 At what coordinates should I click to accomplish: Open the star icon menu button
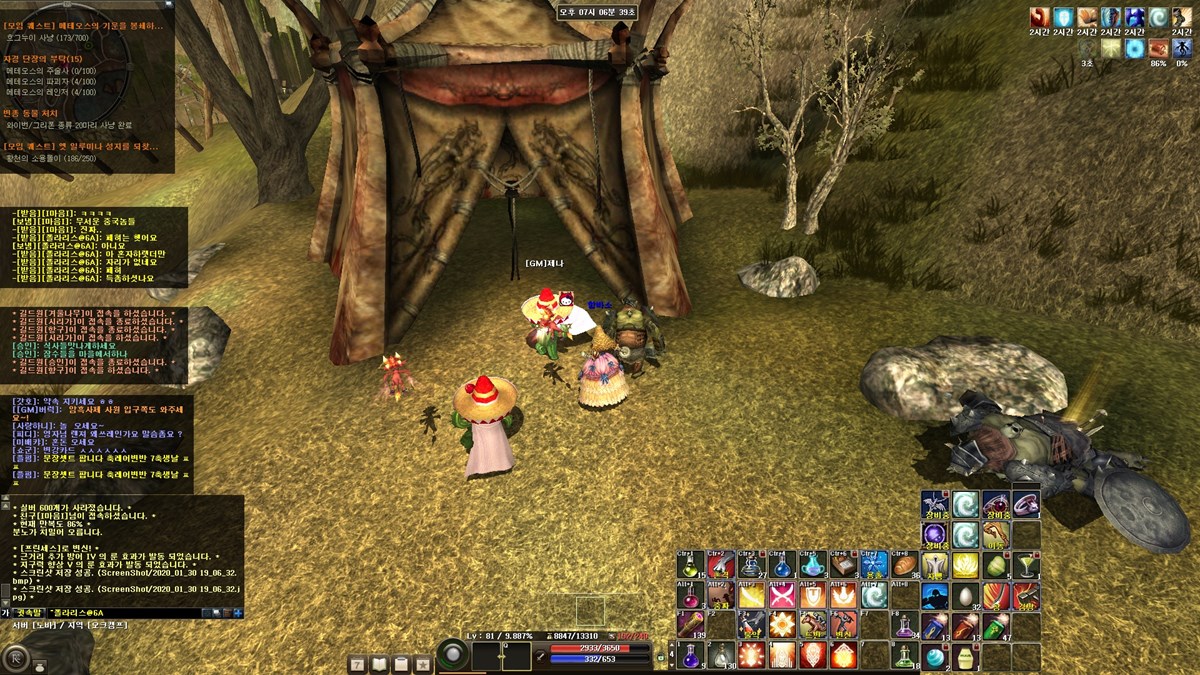[x=423, y=664]
